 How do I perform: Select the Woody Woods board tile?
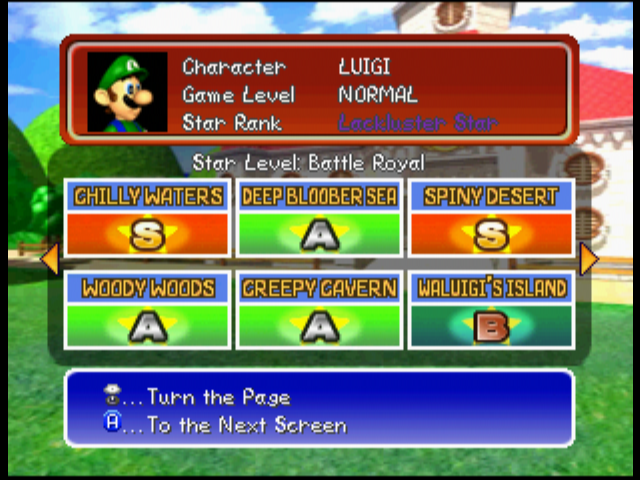(x=148, y=311)
